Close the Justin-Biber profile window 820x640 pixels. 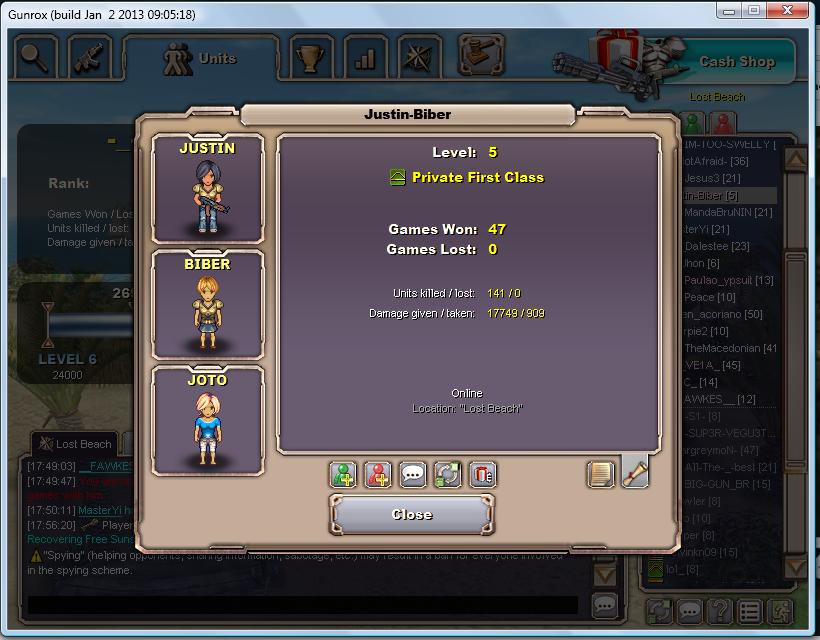412,515
